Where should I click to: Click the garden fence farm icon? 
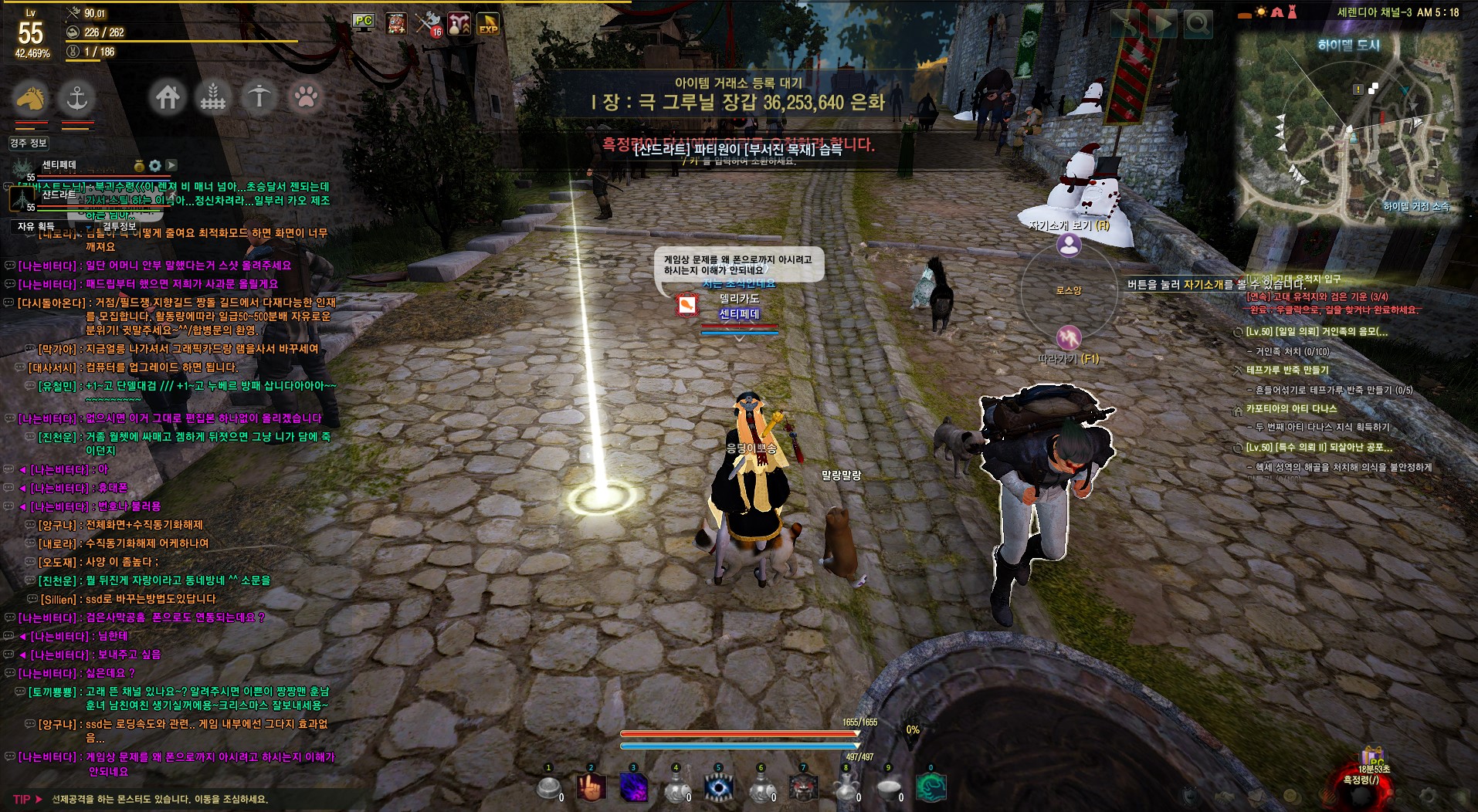pyautogui.click(x=213, y=97)
